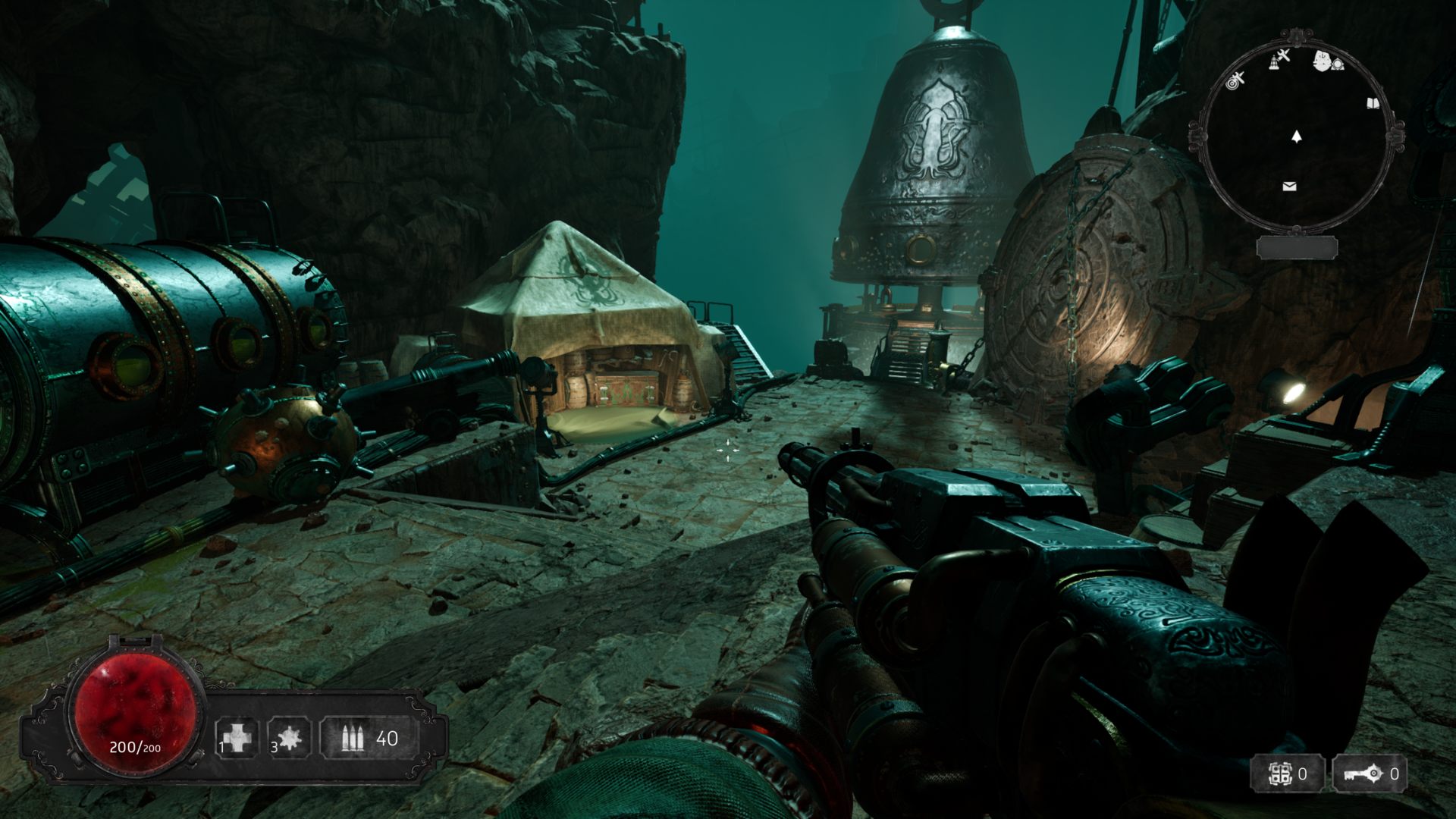Select the medkit cross item slot

pos(236,737)
